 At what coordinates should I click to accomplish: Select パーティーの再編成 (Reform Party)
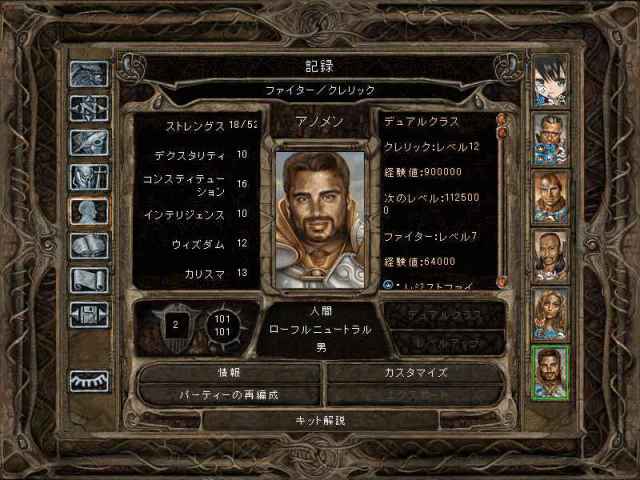click(x=228, y=395)
